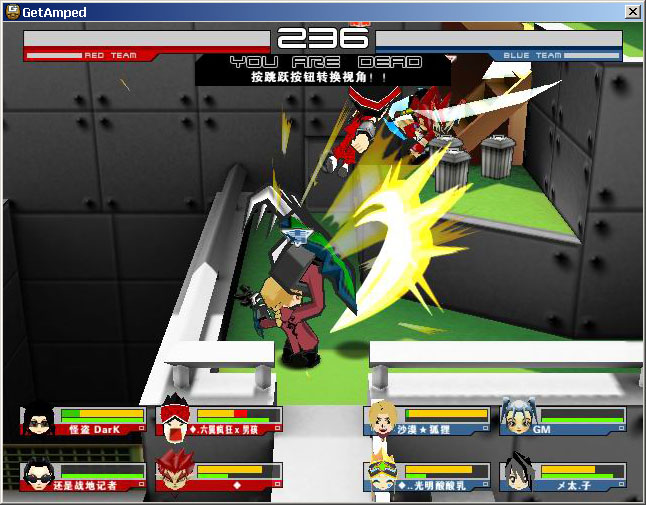The height and width of the screenshot is (505, 646).
Task: Select the 六翼疯狂x男孩 player panel
Action: pyautogui.click(x=219, y=420)
